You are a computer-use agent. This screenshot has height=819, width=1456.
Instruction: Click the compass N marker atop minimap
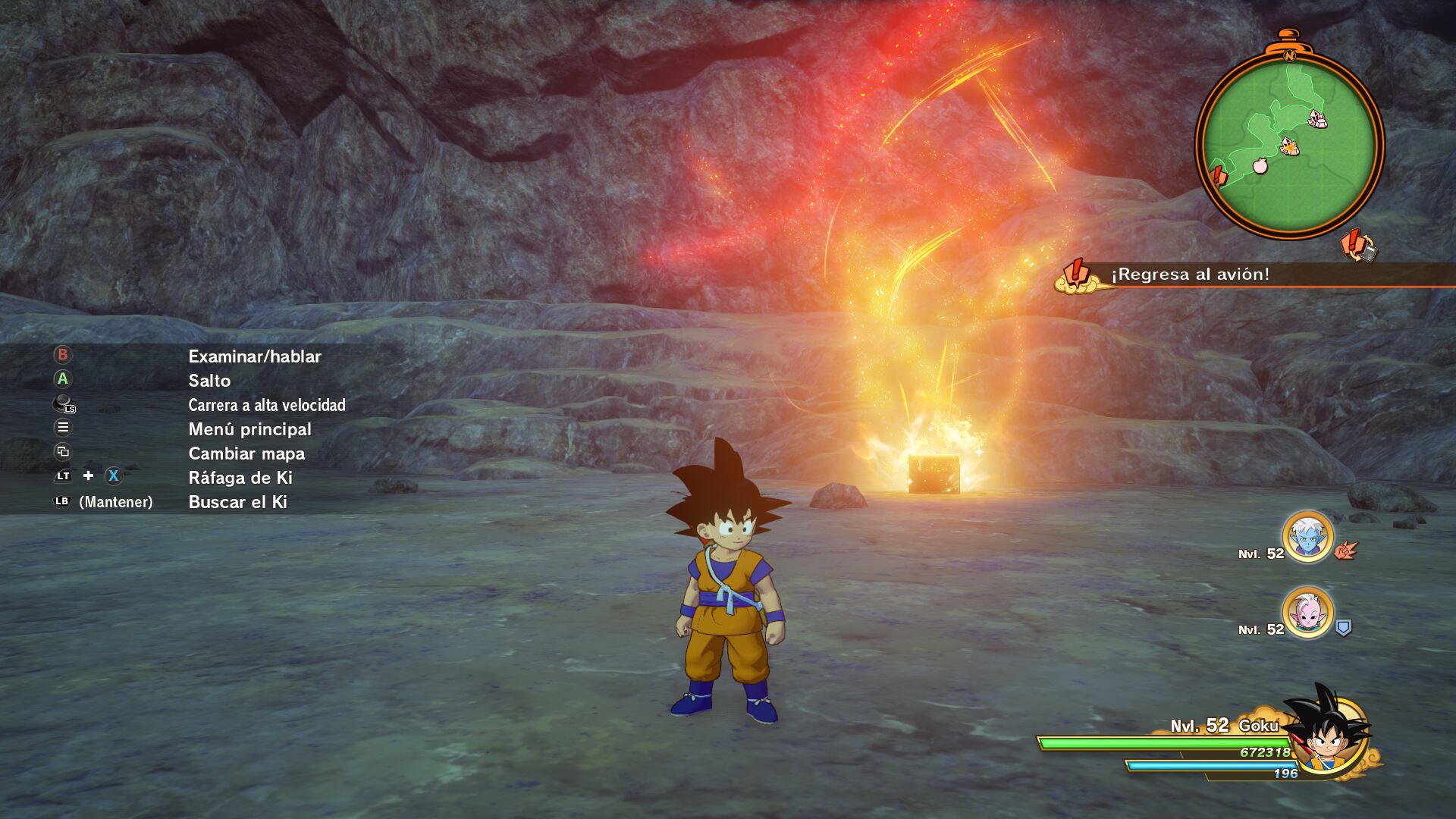1289,55
